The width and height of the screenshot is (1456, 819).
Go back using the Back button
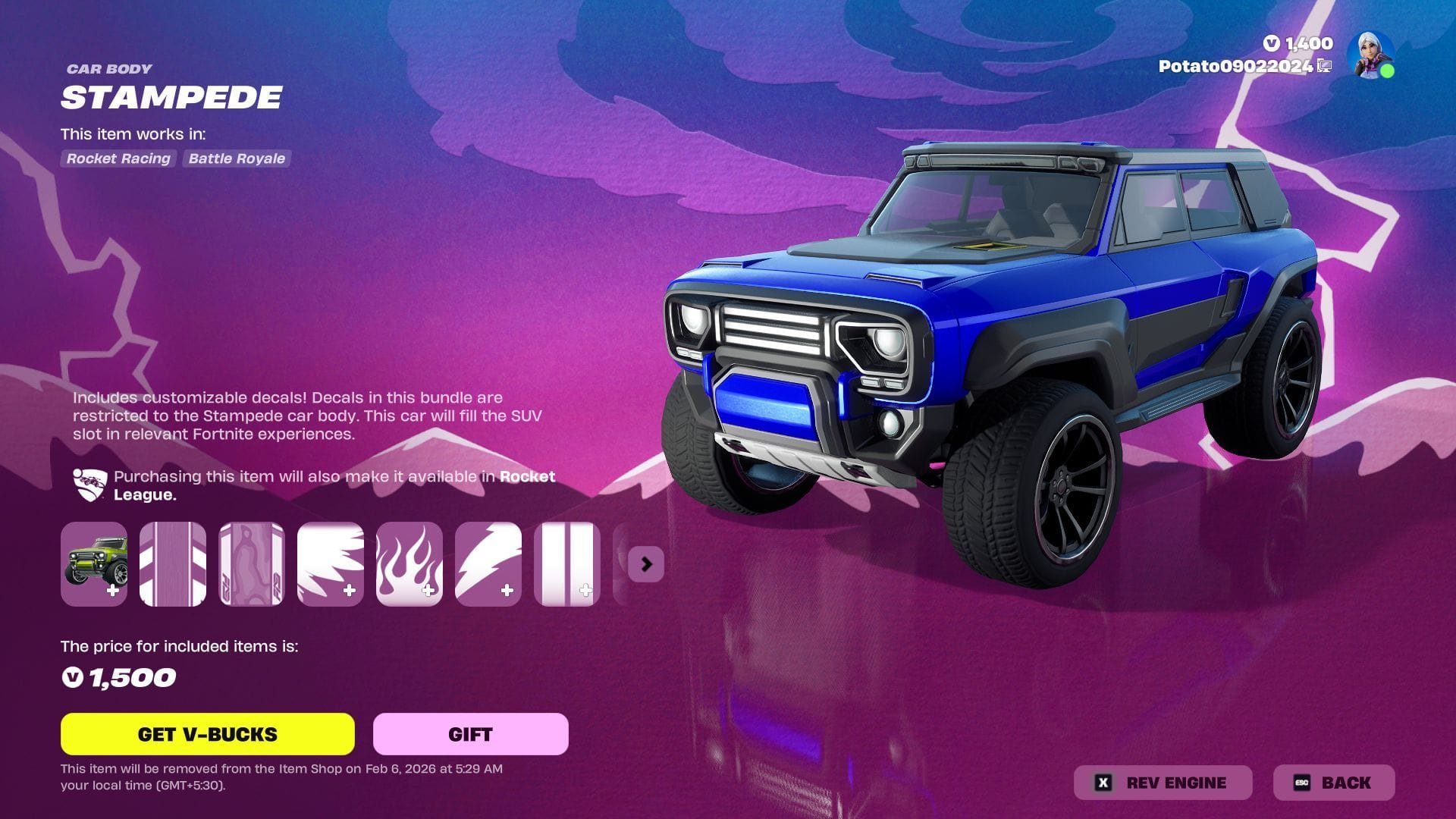coord(1334,783)
